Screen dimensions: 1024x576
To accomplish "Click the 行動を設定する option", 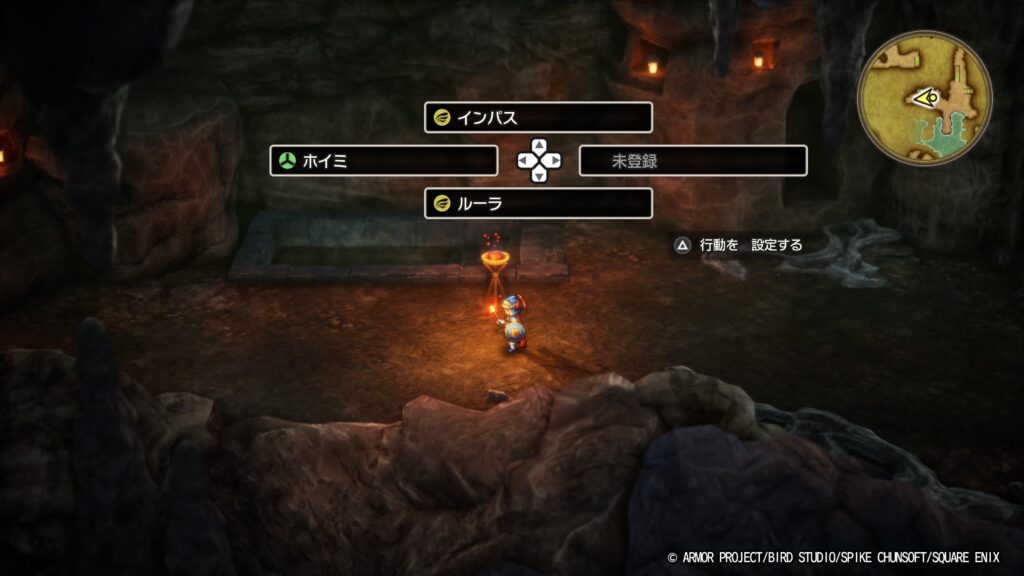I will [x=741, y=245].
